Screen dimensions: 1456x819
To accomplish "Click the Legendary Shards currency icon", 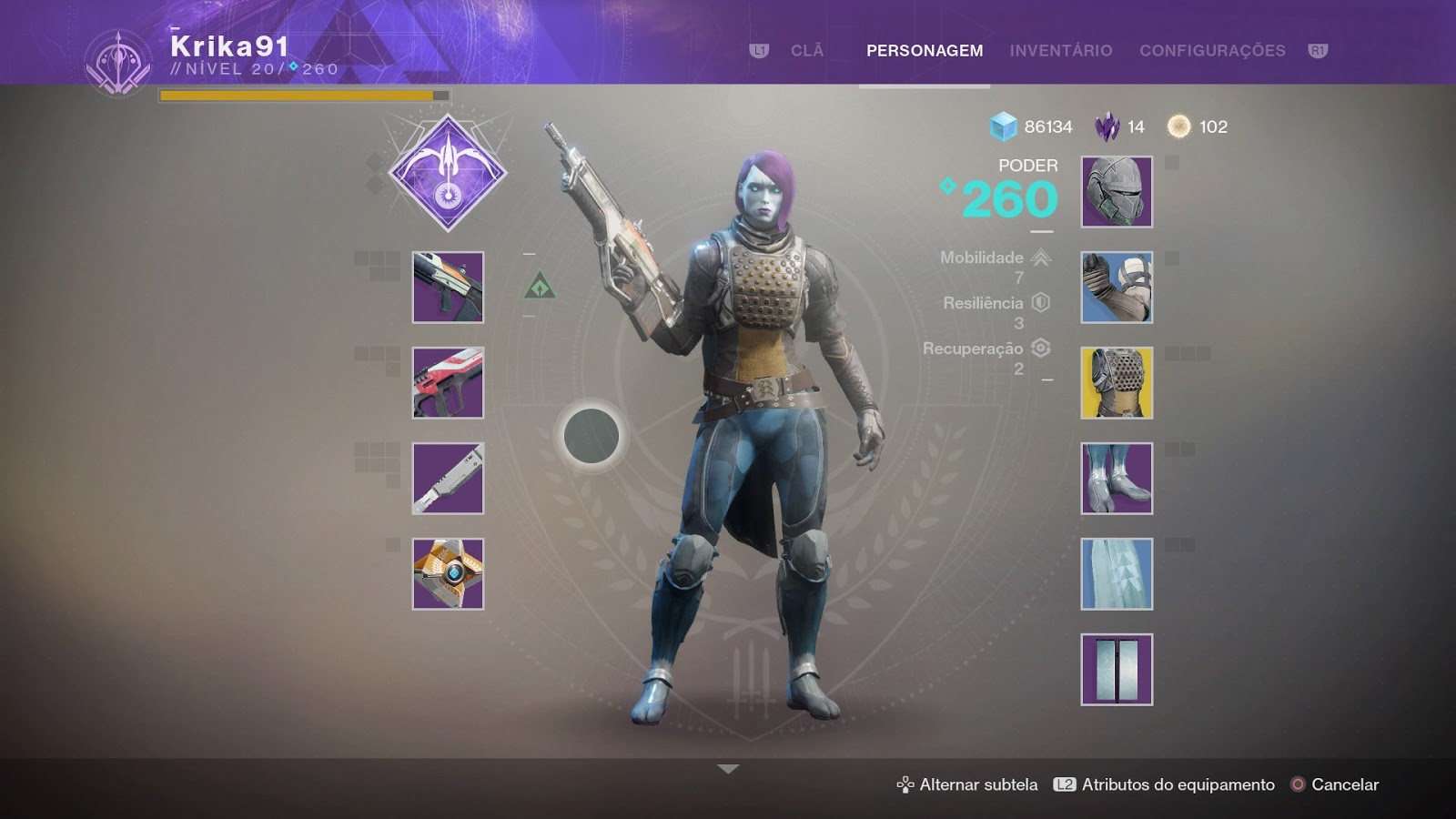I will tap(1107, 127).
